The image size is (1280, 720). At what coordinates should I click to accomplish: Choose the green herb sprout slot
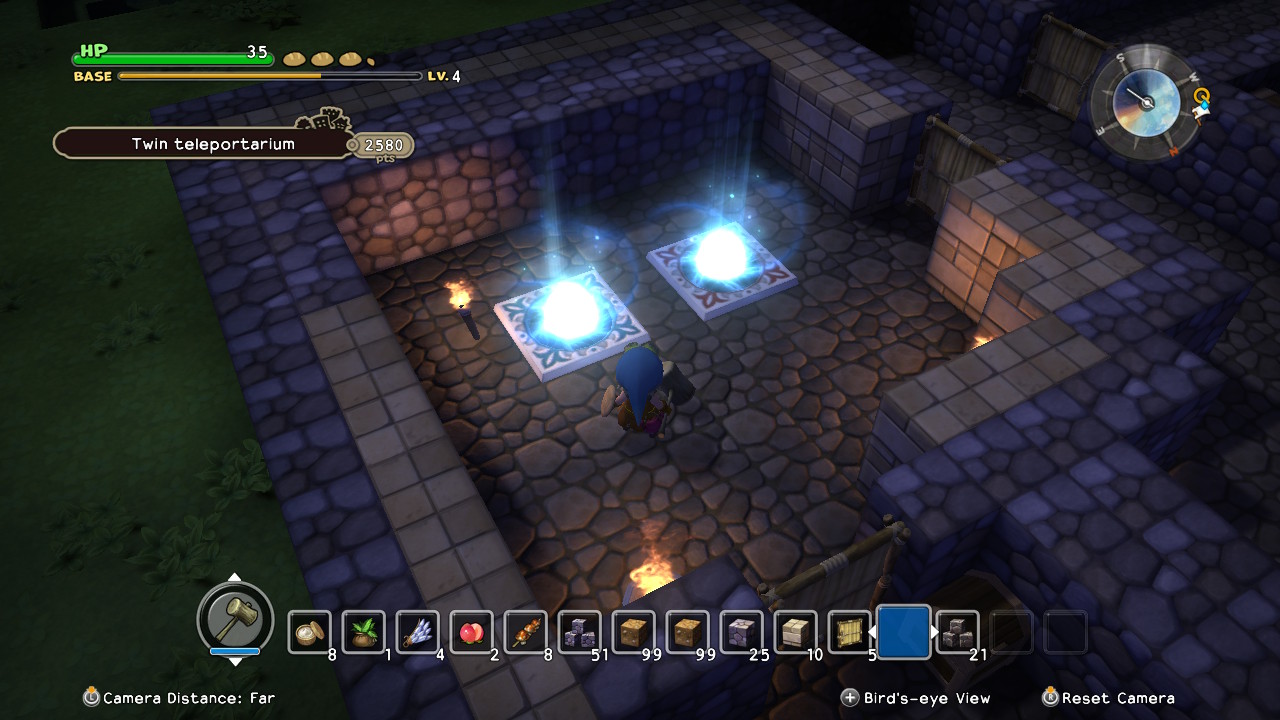pyautogui.click(x=363, y=632)
